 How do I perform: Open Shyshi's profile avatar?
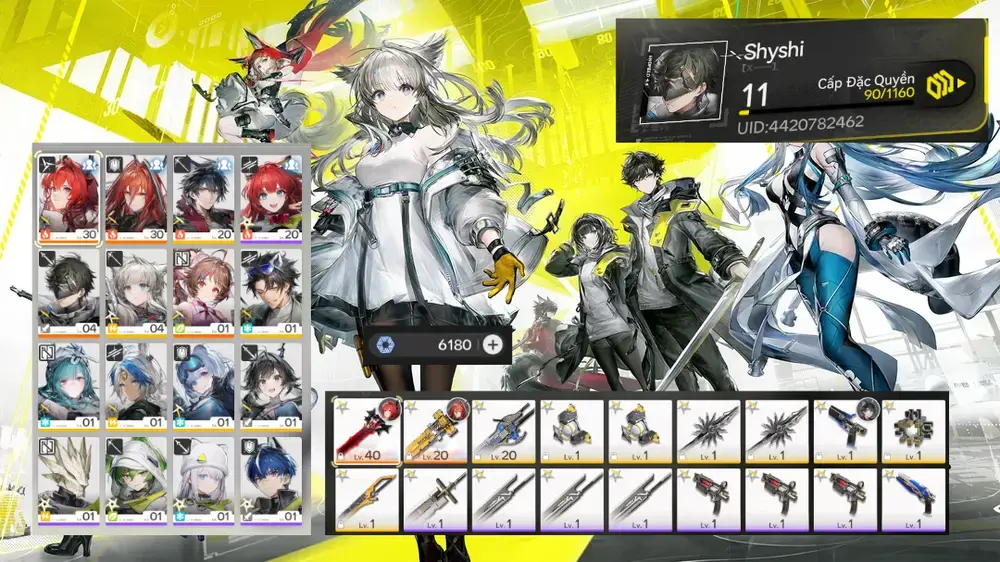tap(683, 81)
